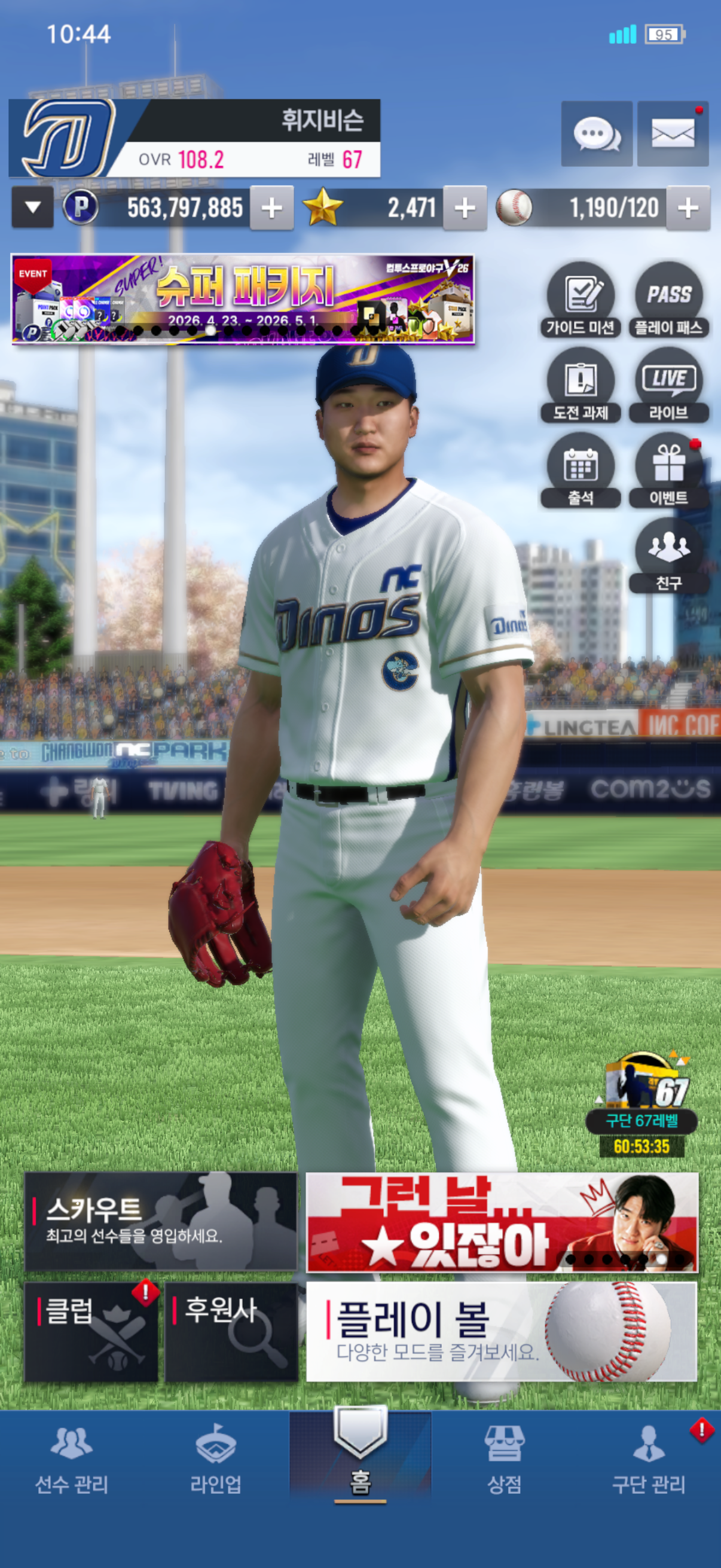Open the 클럽 club menu
The image size is (721, 1568).
tap(91, 1331)
